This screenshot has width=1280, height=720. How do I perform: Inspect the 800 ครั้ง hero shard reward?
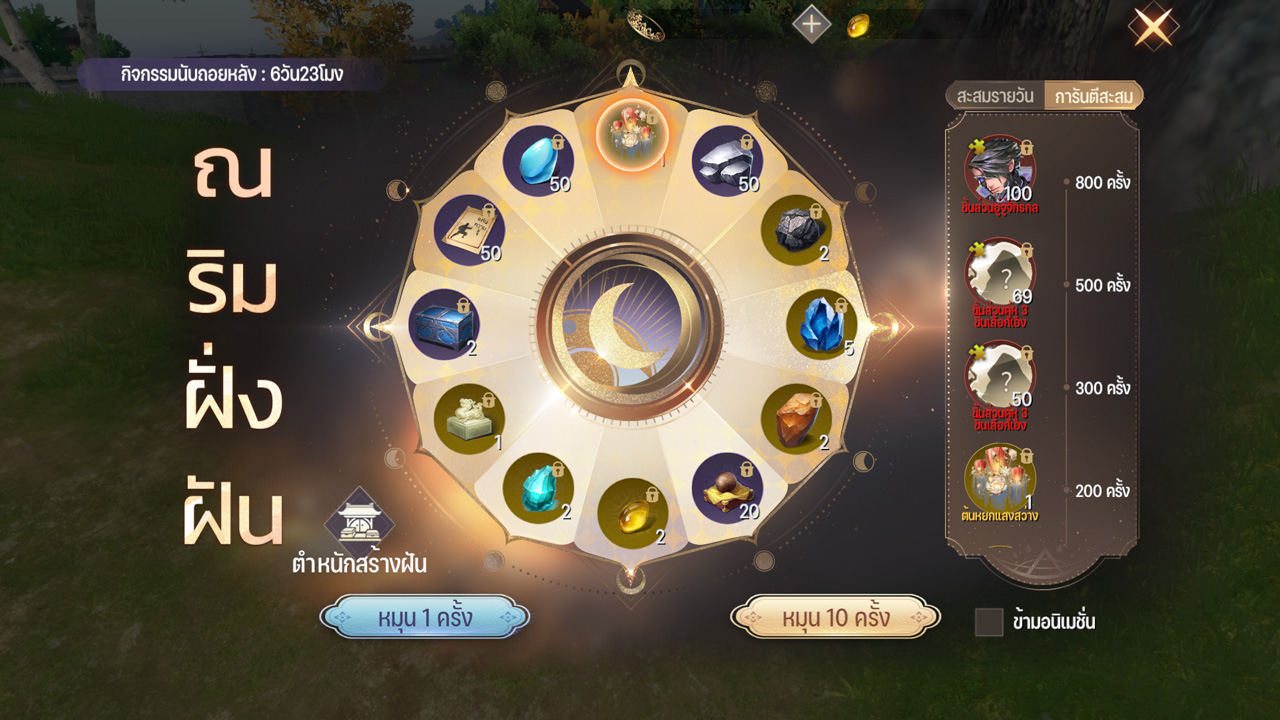1000,171
